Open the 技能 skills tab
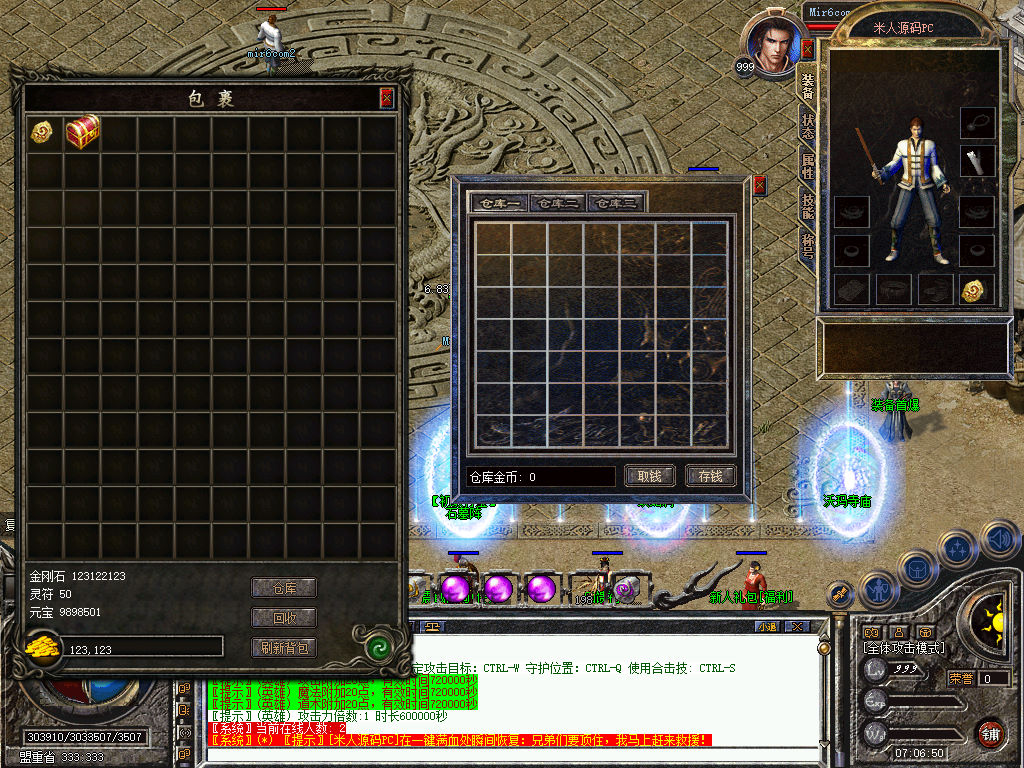The width and height of the screenshot is (1024, 768). (x=807, y=205)
